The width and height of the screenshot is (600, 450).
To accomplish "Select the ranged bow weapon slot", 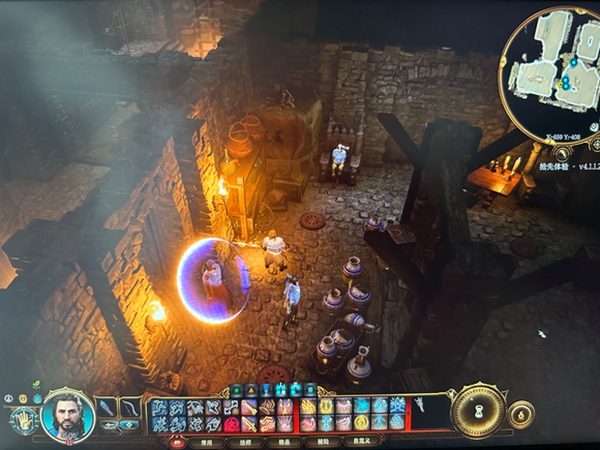I will click(x=131, y=408).
